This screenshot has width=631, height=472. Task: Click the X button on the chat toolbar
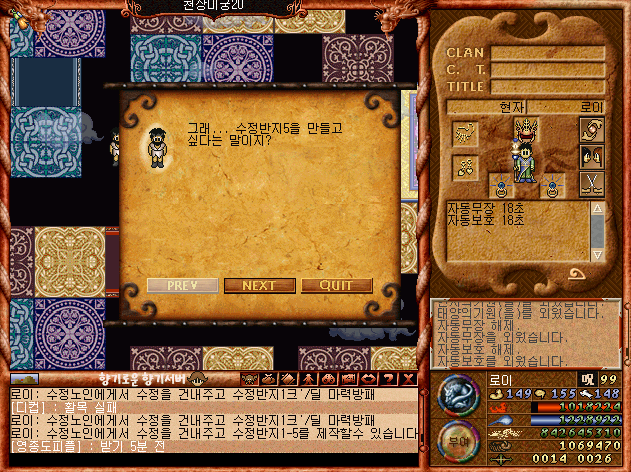(x=409, y=378)
